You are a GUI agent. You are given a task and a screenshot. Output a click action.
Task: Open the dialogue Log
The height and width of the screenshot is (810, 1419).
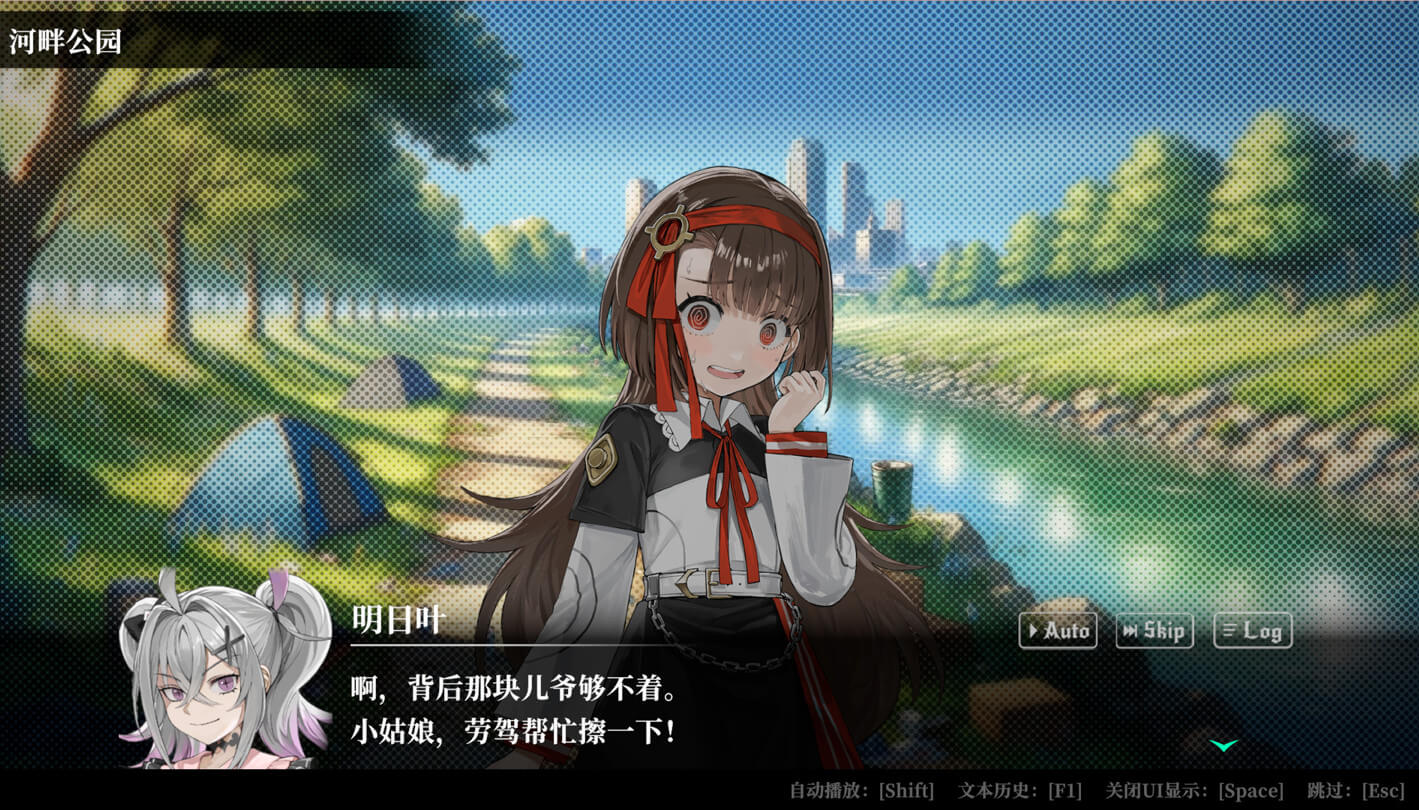point(1252,631)
